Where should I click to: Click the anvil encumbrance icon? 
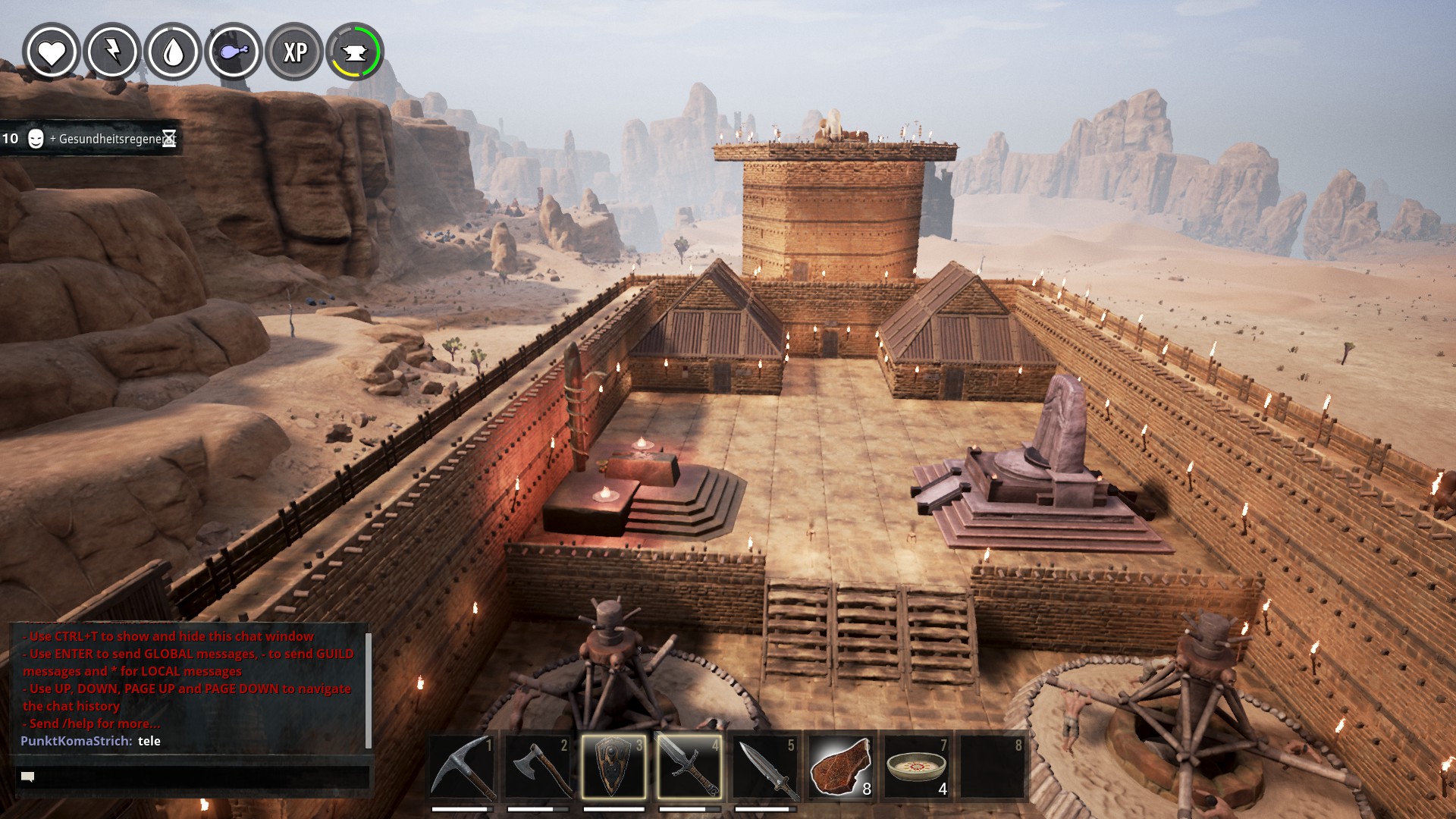355,52
